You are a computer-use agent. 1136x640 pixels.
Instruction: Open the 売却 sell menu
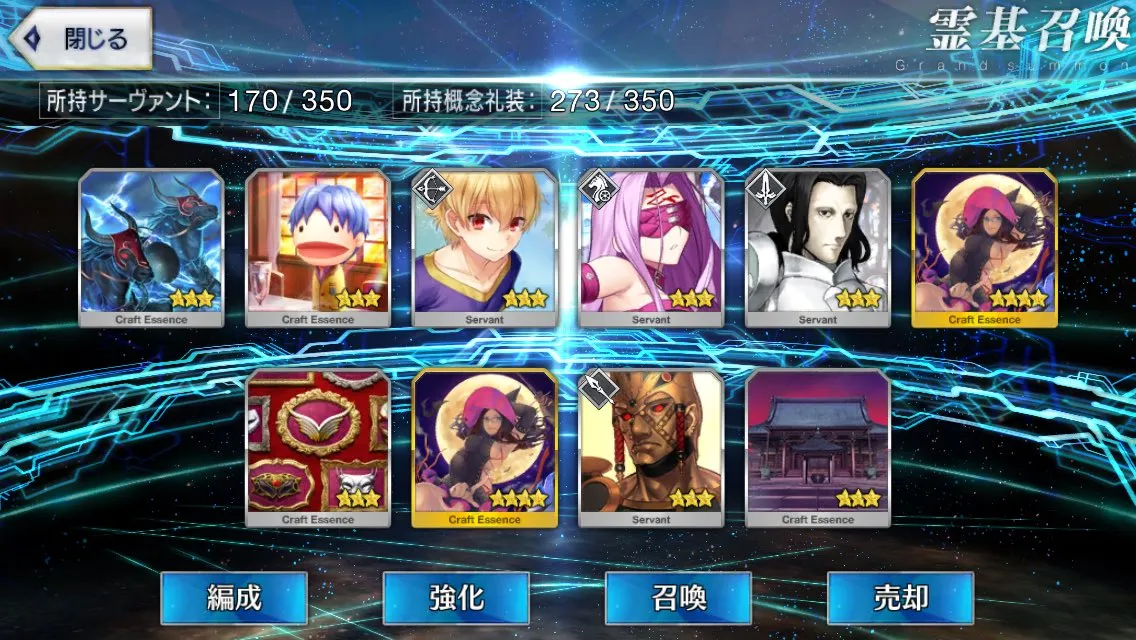tap(900, 598)
